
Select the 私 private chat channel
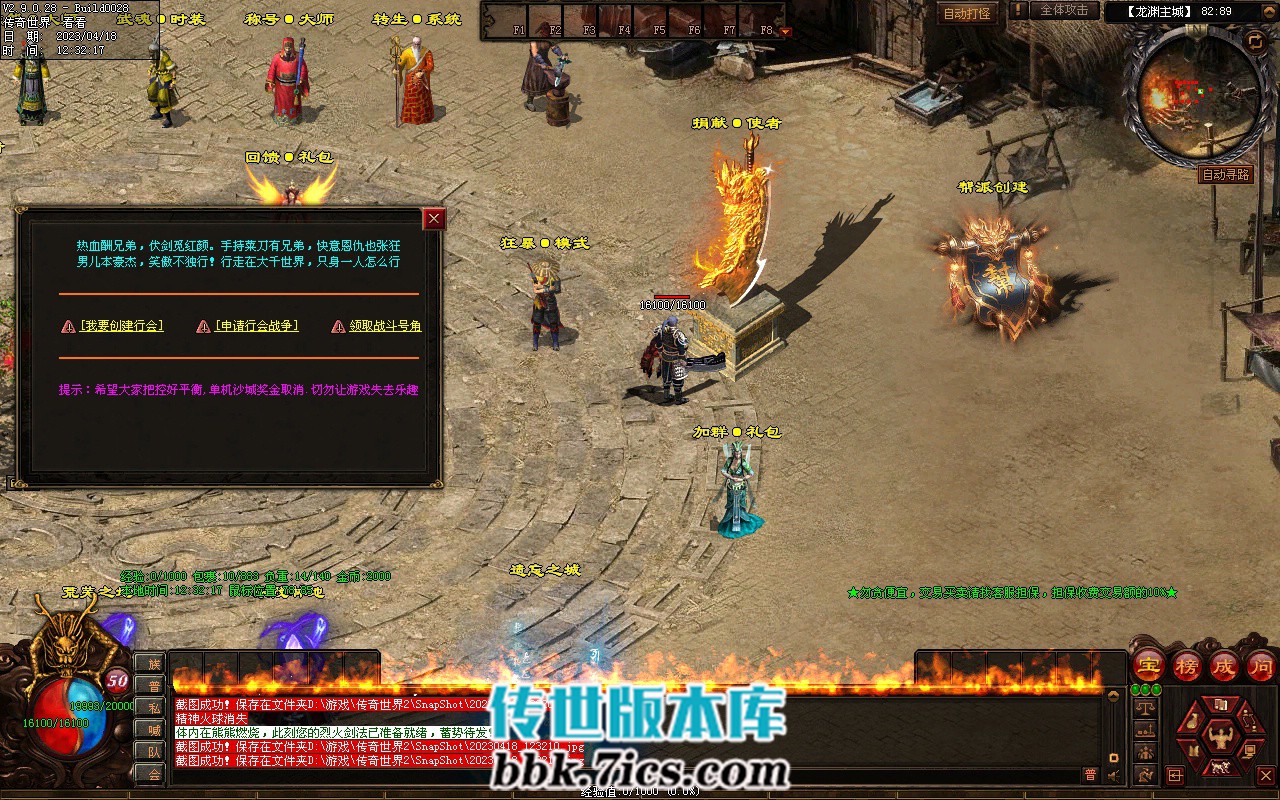click(152, 707)
